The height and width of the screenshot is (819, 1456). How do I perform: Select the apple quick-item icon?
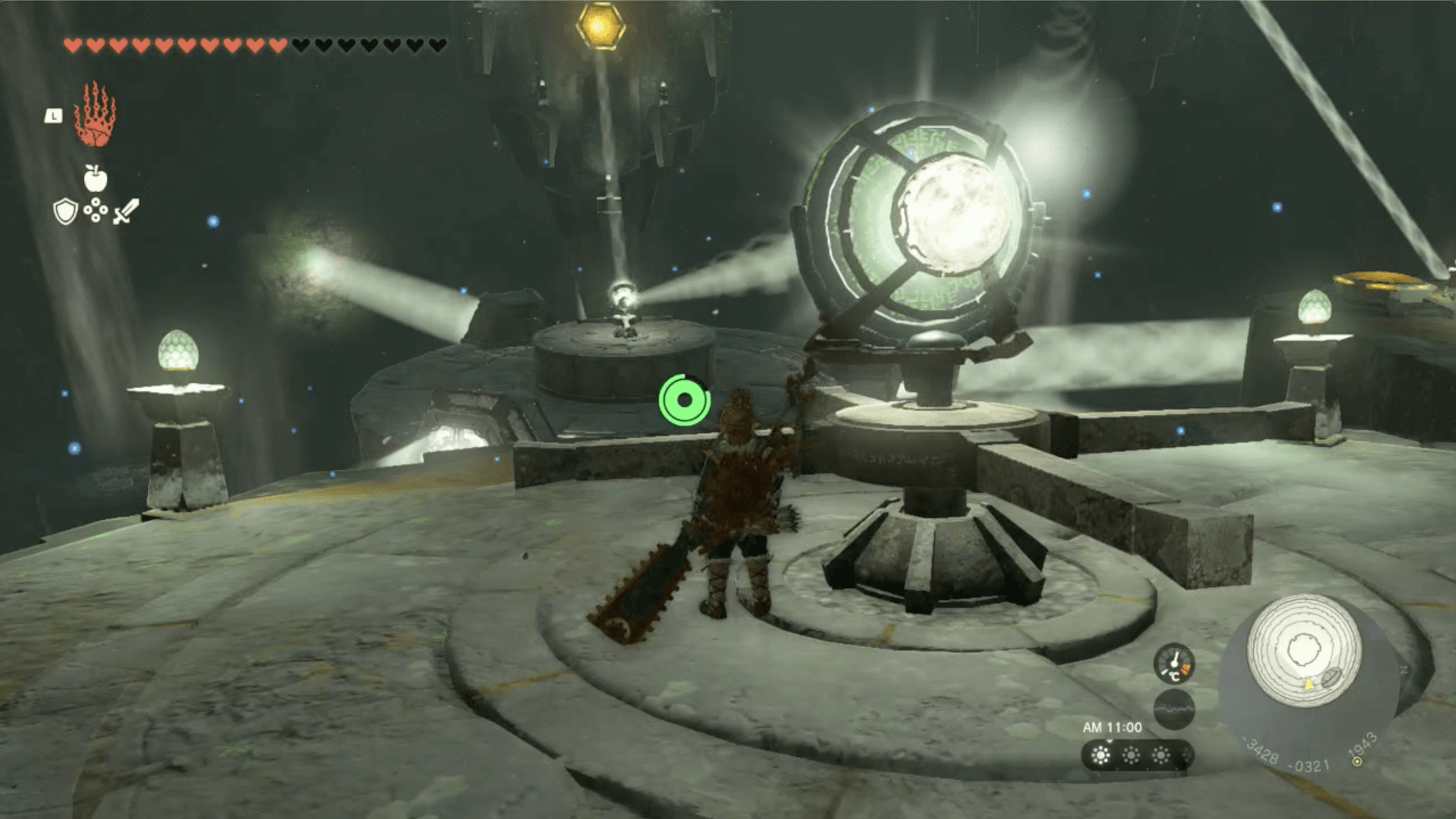pos(95,178)
